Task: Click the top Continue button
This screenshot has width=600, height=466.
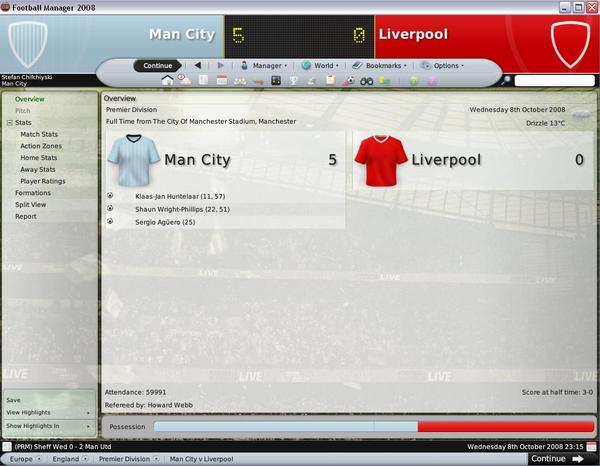Action: click(158, 66)
